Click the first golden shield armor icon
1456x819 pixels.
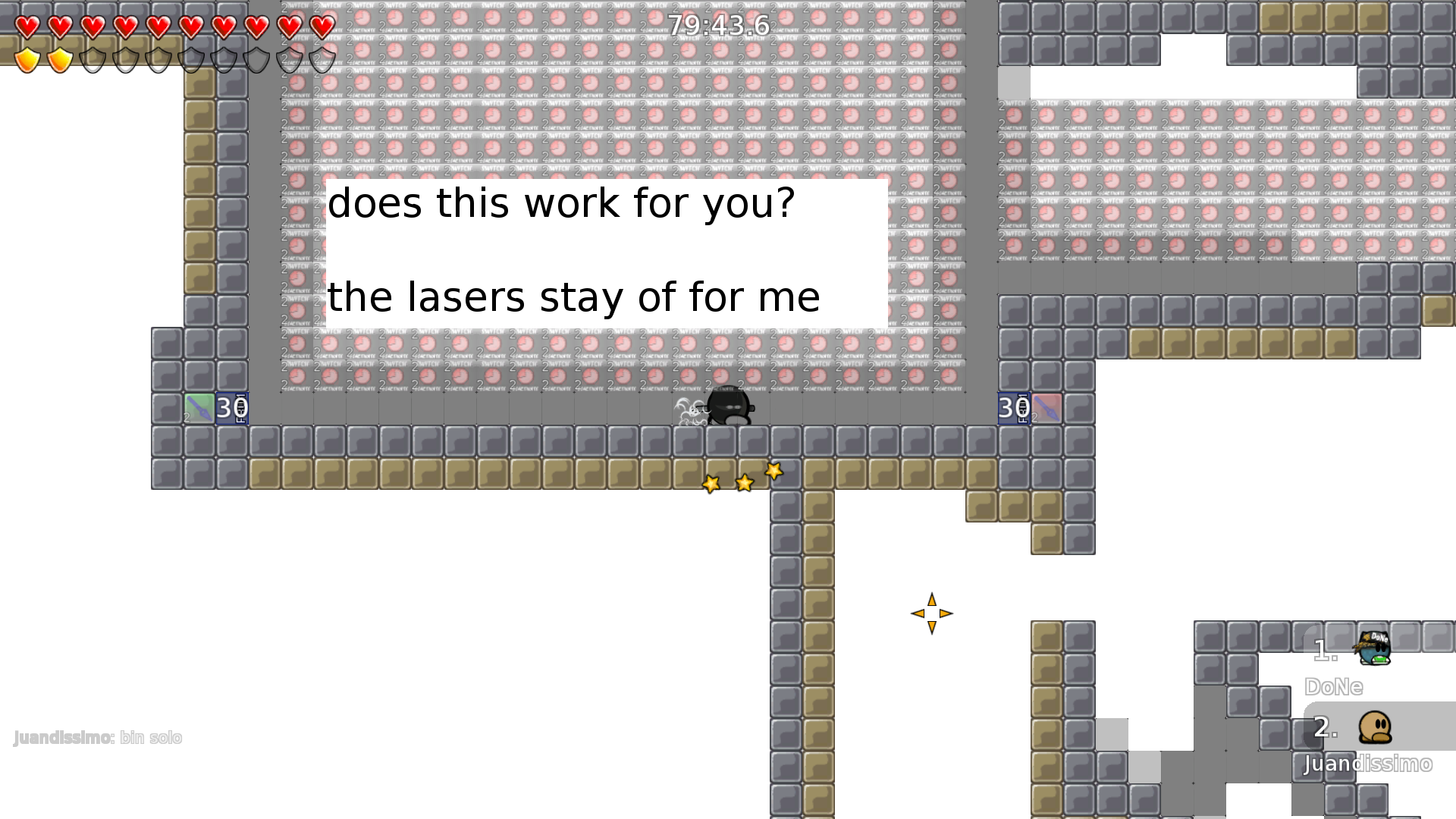[29, 58]
